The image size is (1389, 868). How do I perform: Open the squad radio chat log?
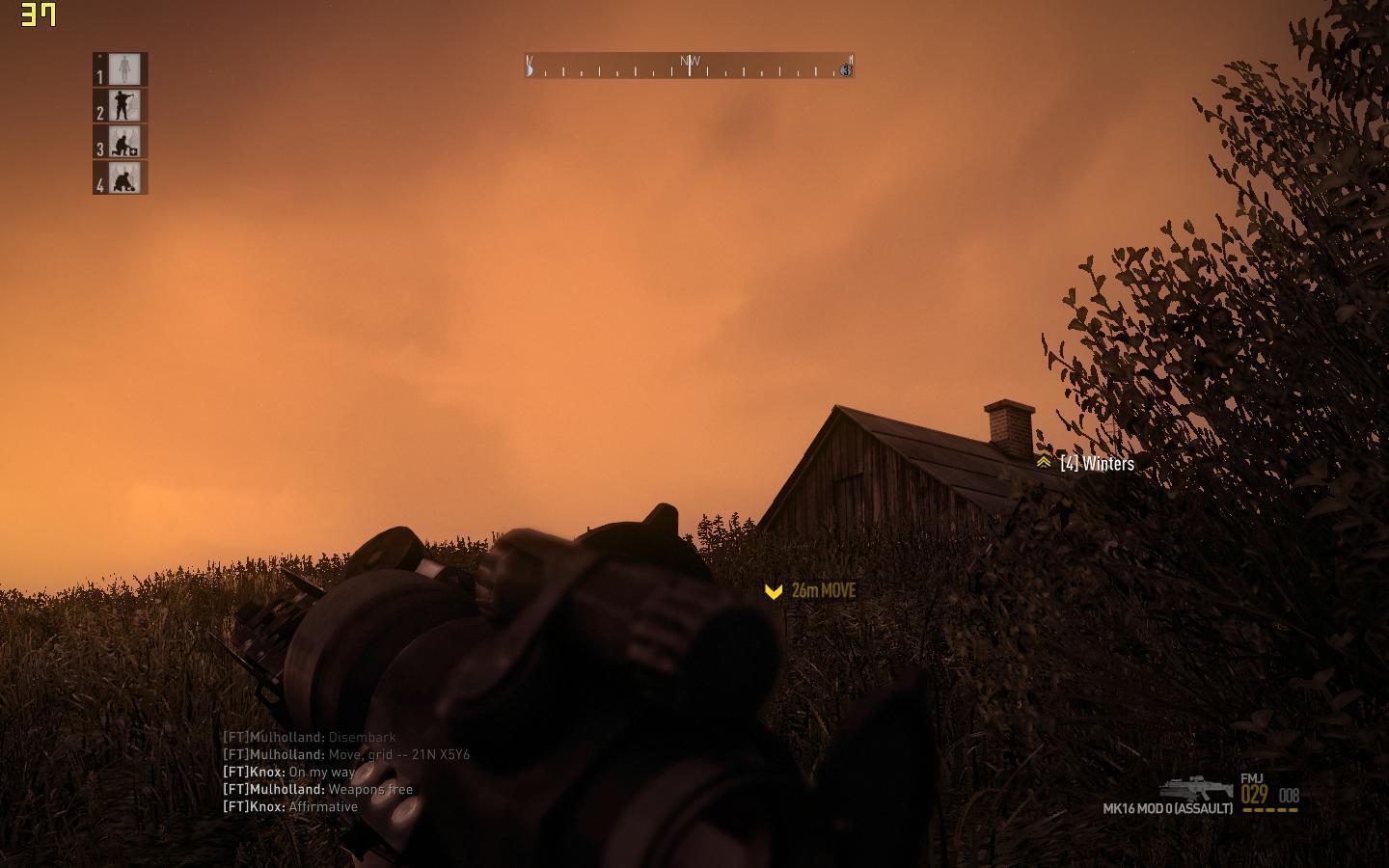(346, 772)
